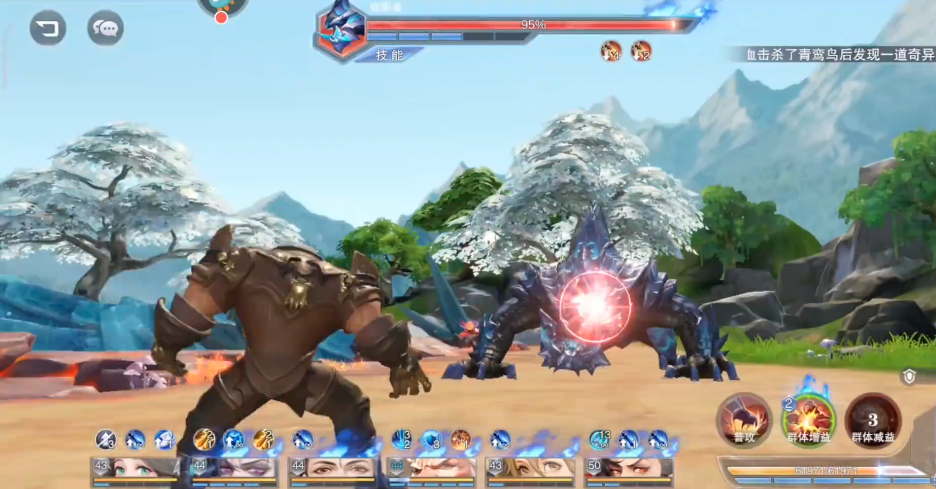Toggle the shield icon above skills
Viewport: 936px width, 489px height.
(x=908, y=376)
